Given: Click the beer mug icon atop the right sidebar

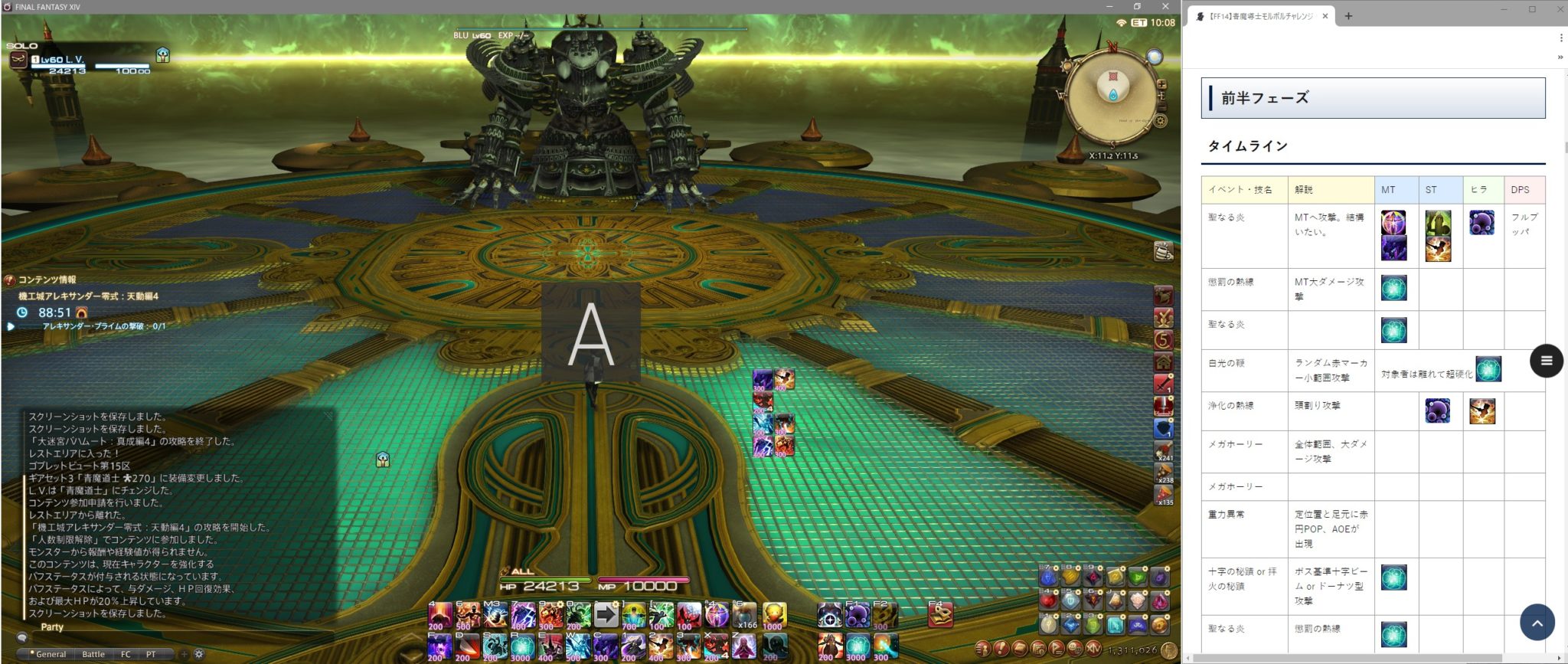Looking at the screenshot, I should [1163, 250].
